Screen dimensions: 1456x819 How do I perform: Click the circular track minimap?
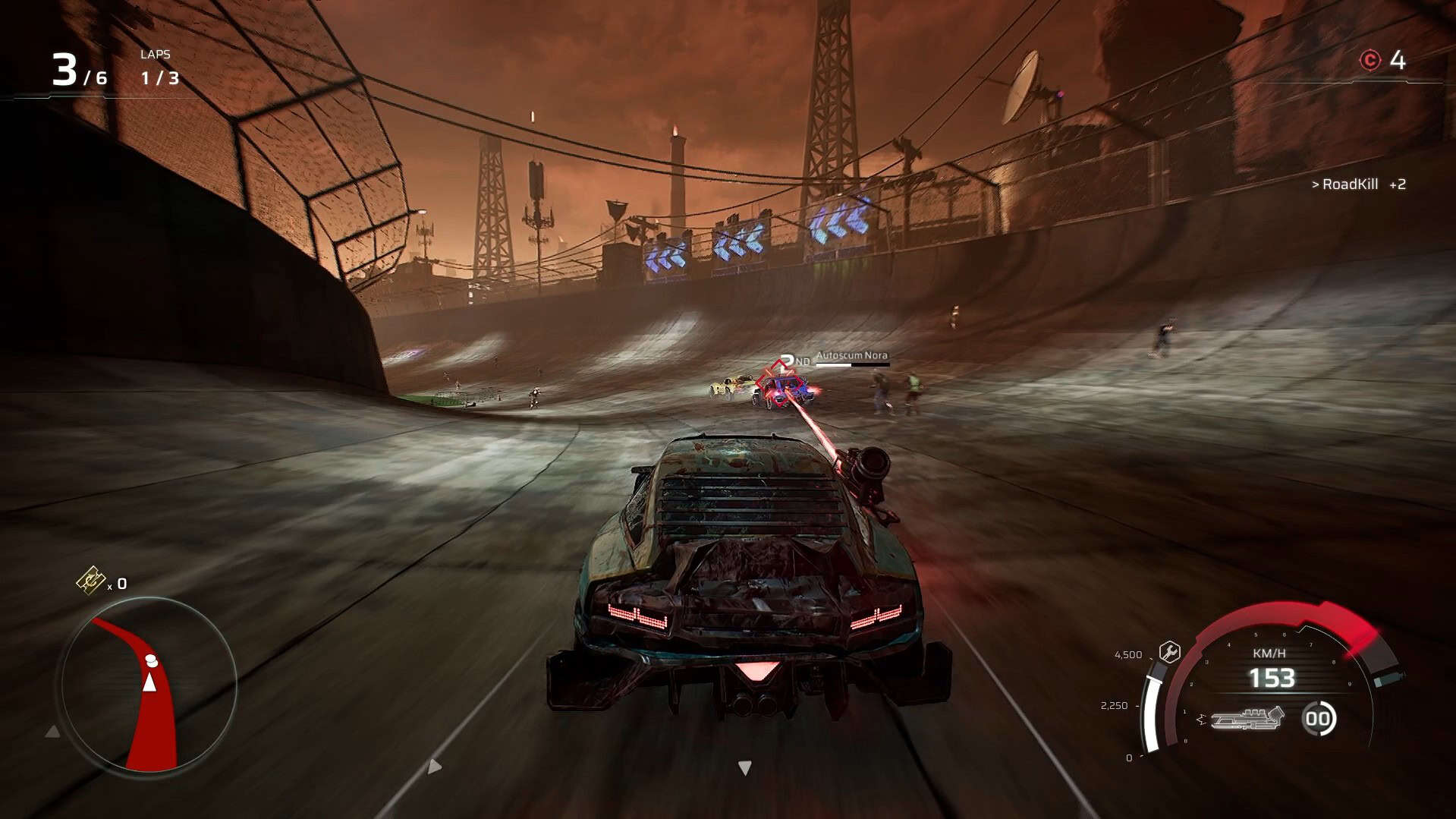pos(149,685)
